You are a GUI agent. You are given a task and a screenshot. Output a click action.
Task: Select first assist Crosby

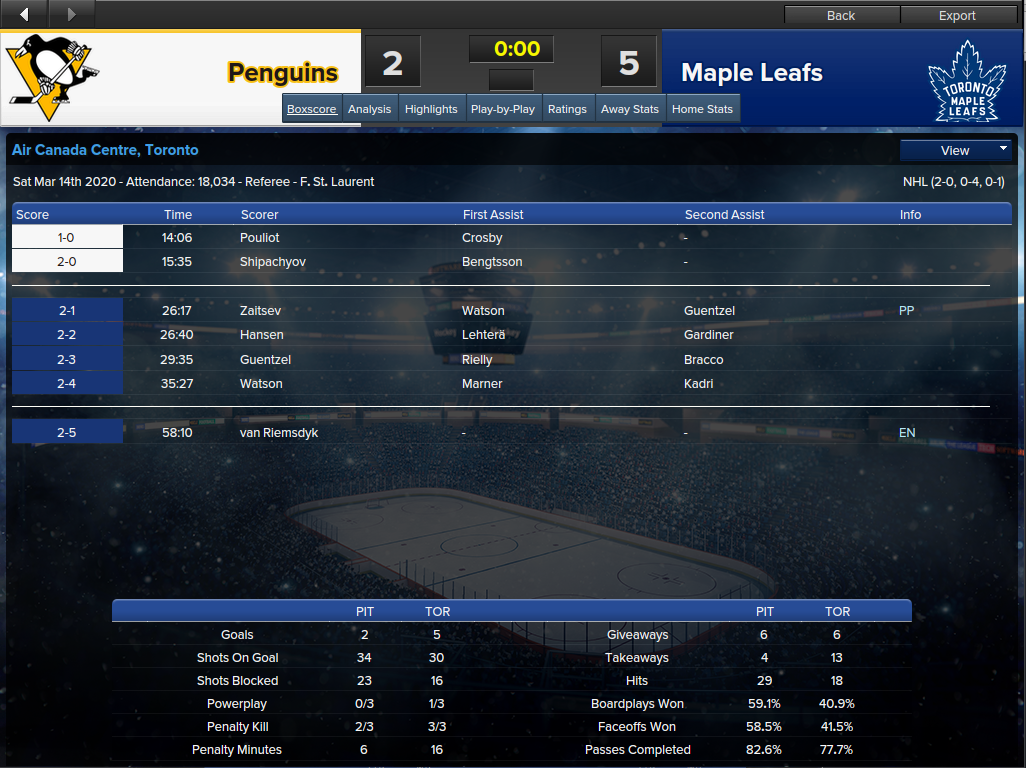pyautogui.click(x=482, y=238)
